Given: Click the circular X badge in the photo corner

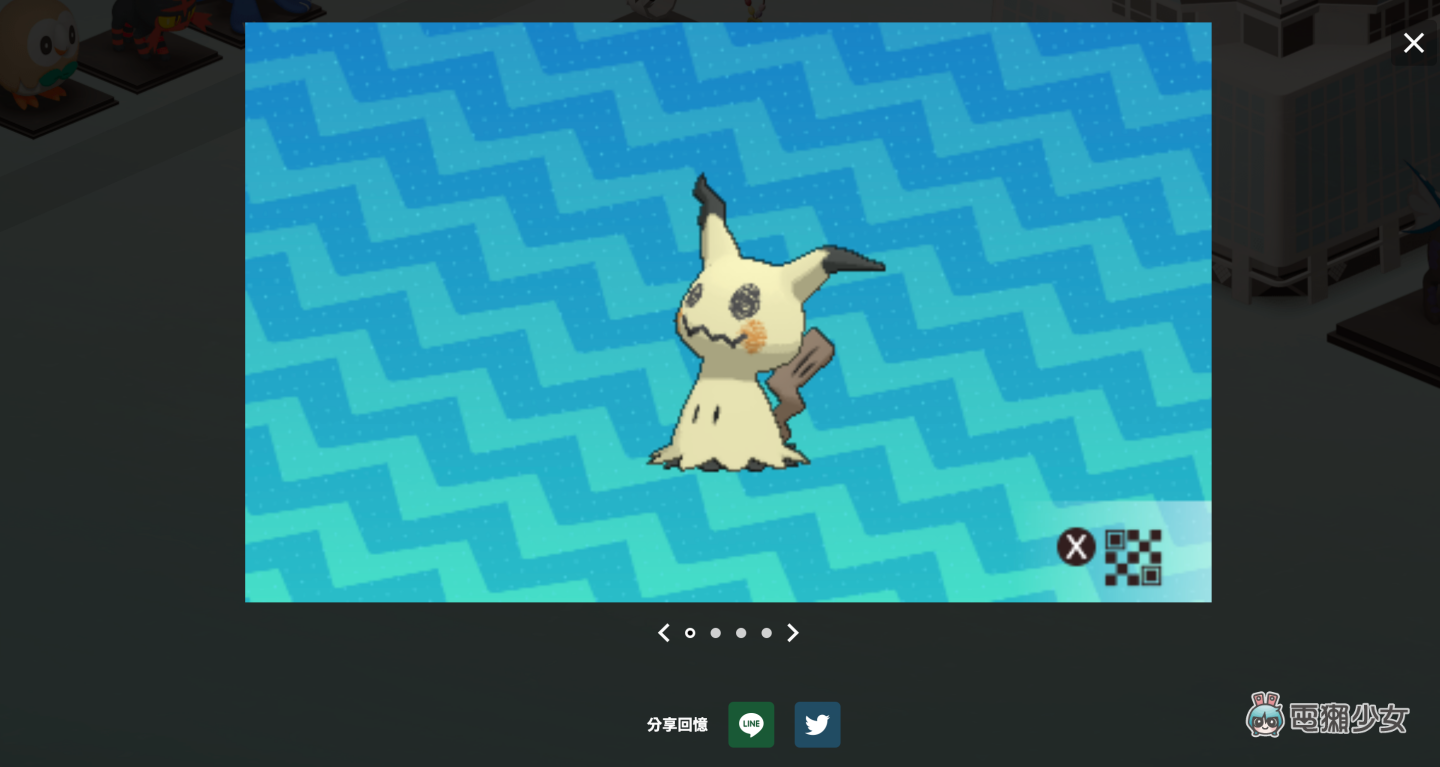Looking at the screenshot, I should (x=1077, y=547).
